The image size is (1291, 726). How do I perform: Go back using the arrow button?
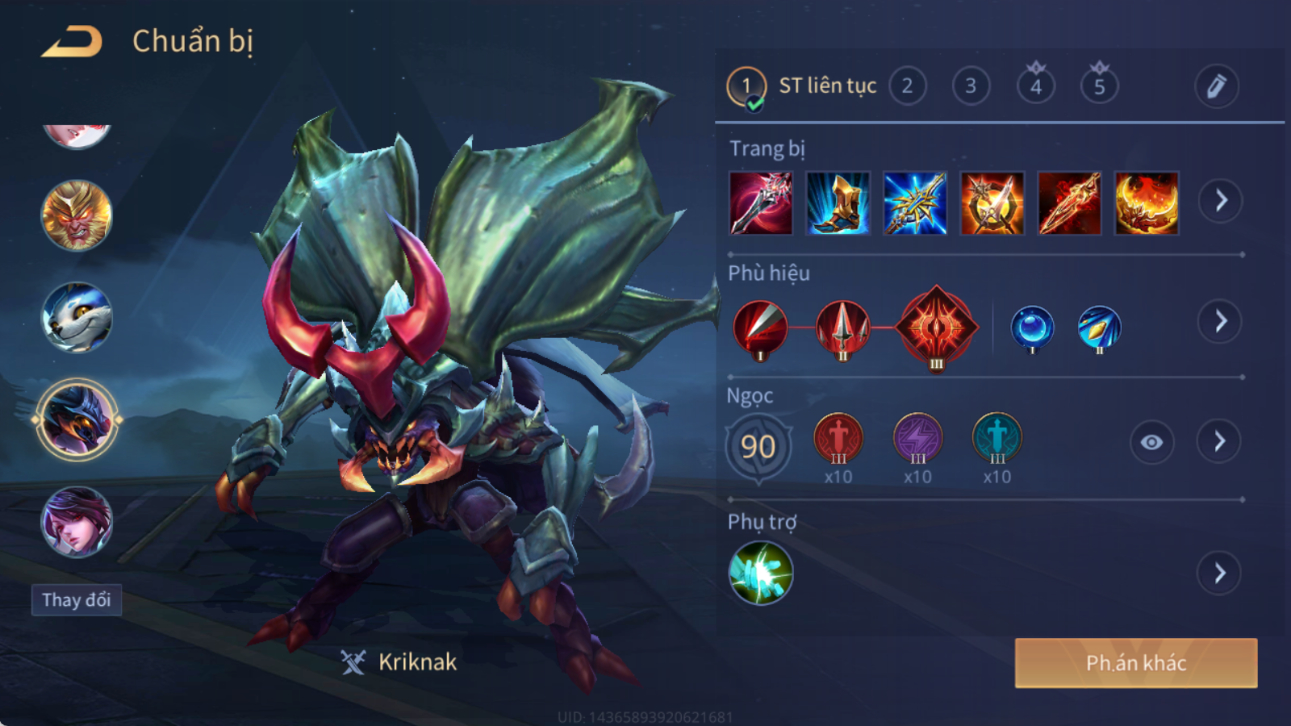point(72,42)
